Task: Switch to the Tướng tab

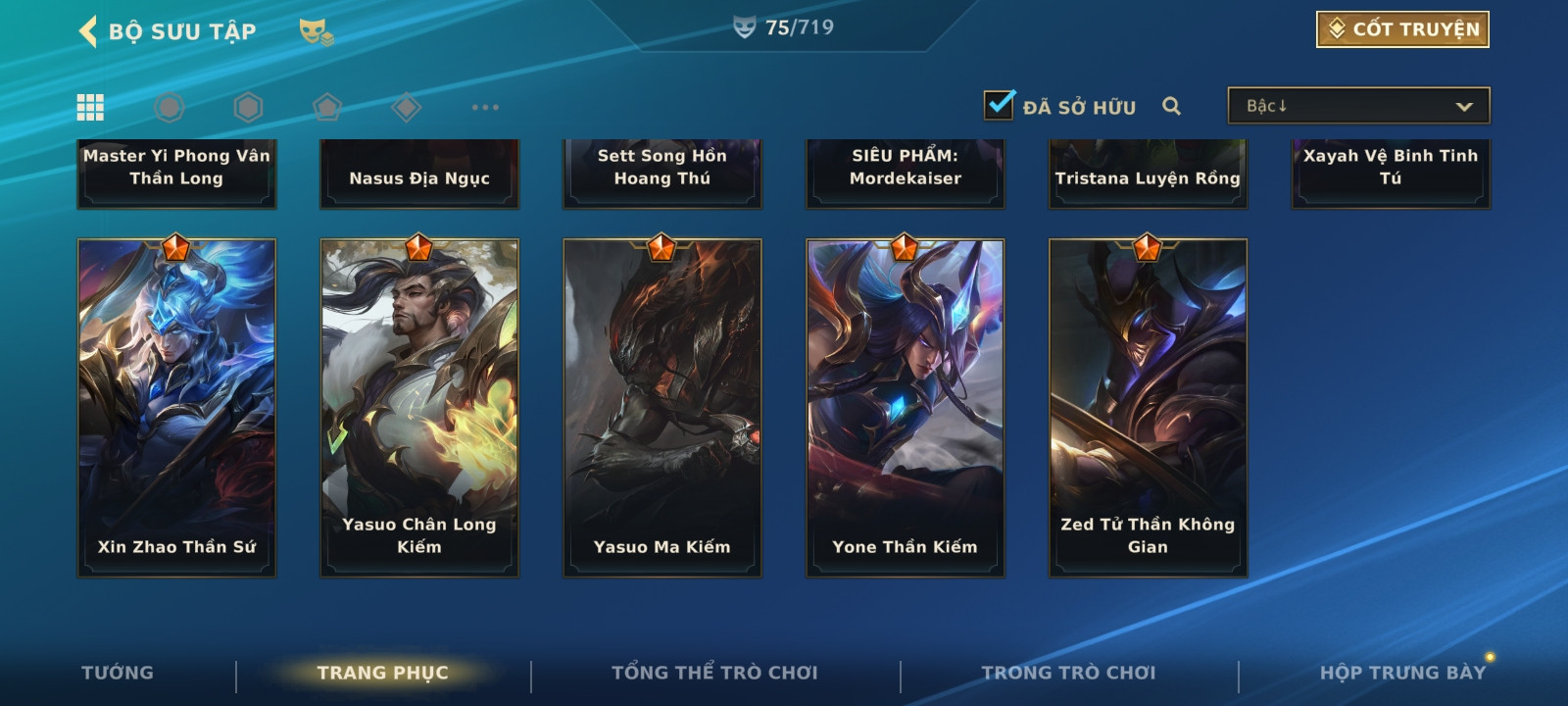Action: pyautogui.click(x=118, y=673)
